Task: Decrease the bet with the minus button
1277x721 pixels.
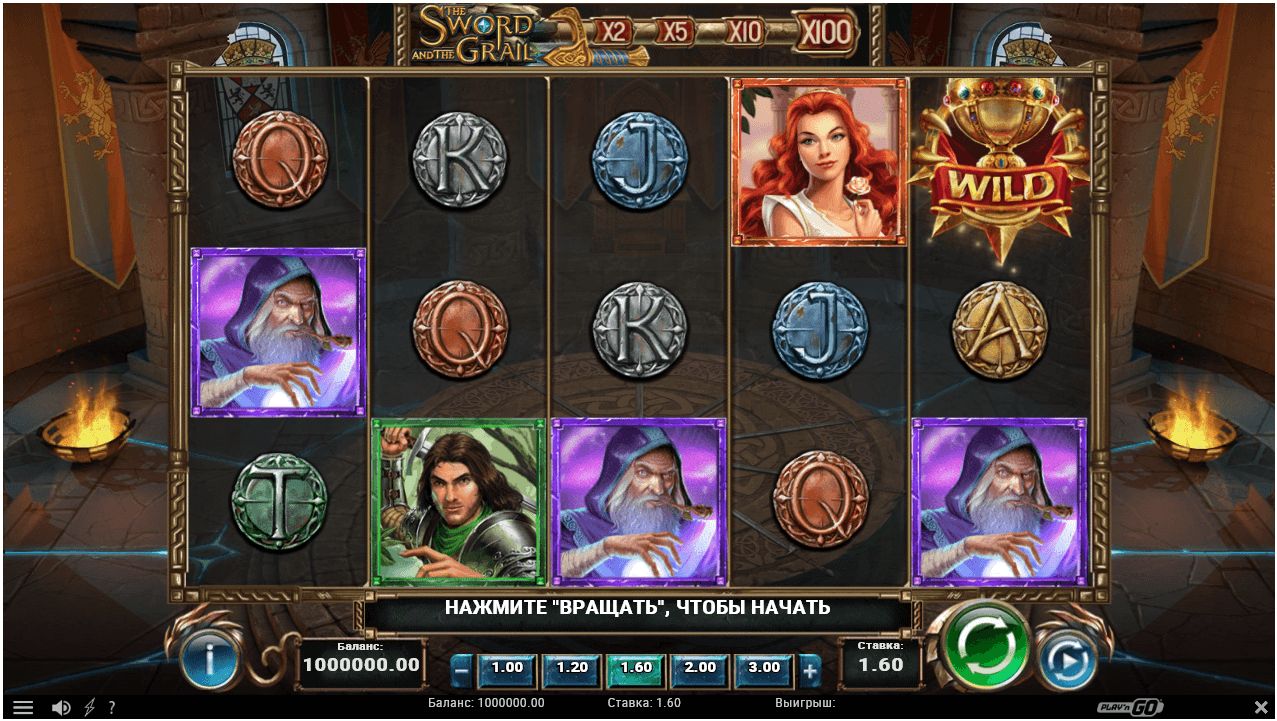Action: pyautogui.click(x=461, y=669)
